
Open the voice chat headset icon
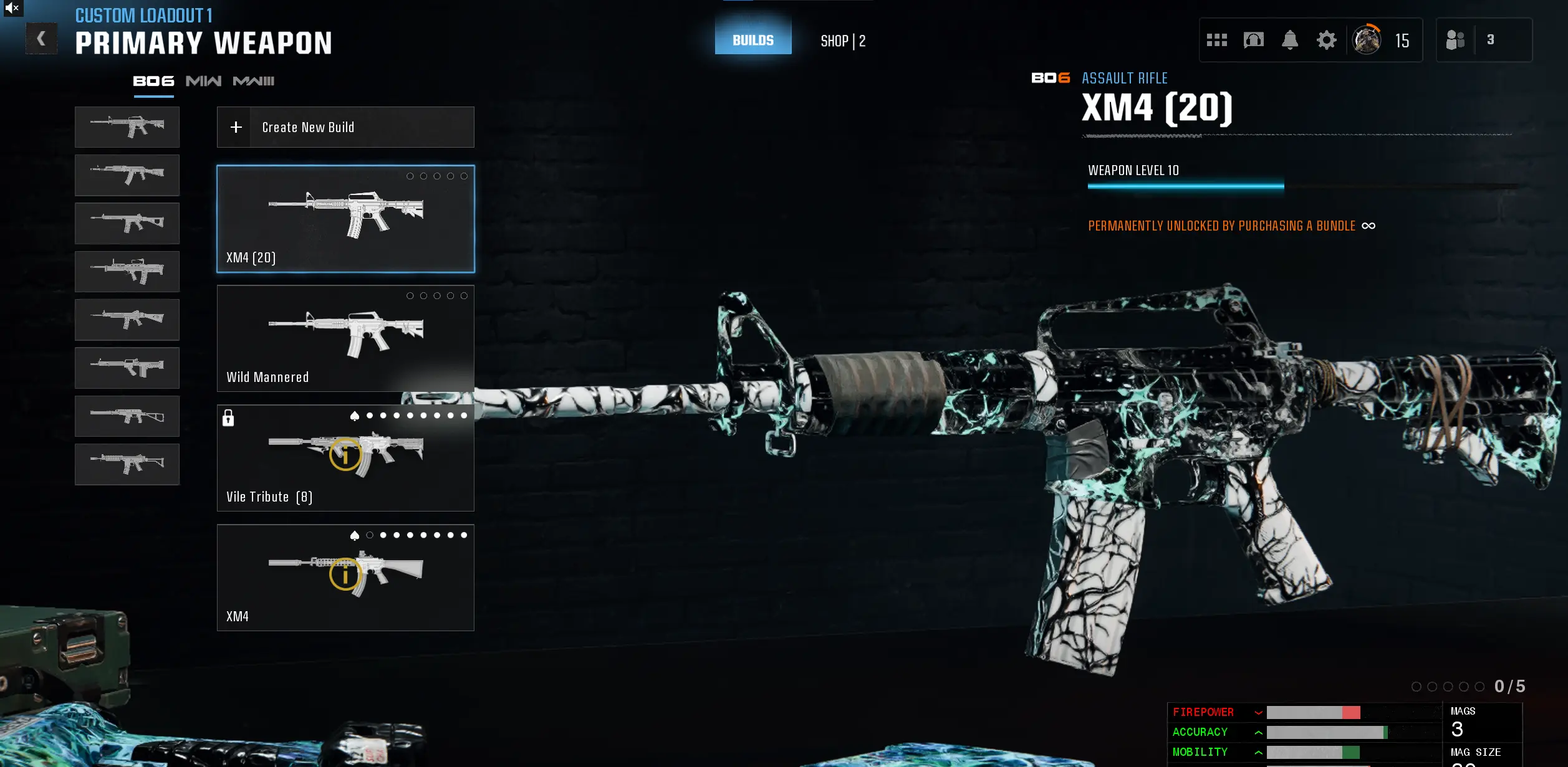click(x=1254, y=40)
